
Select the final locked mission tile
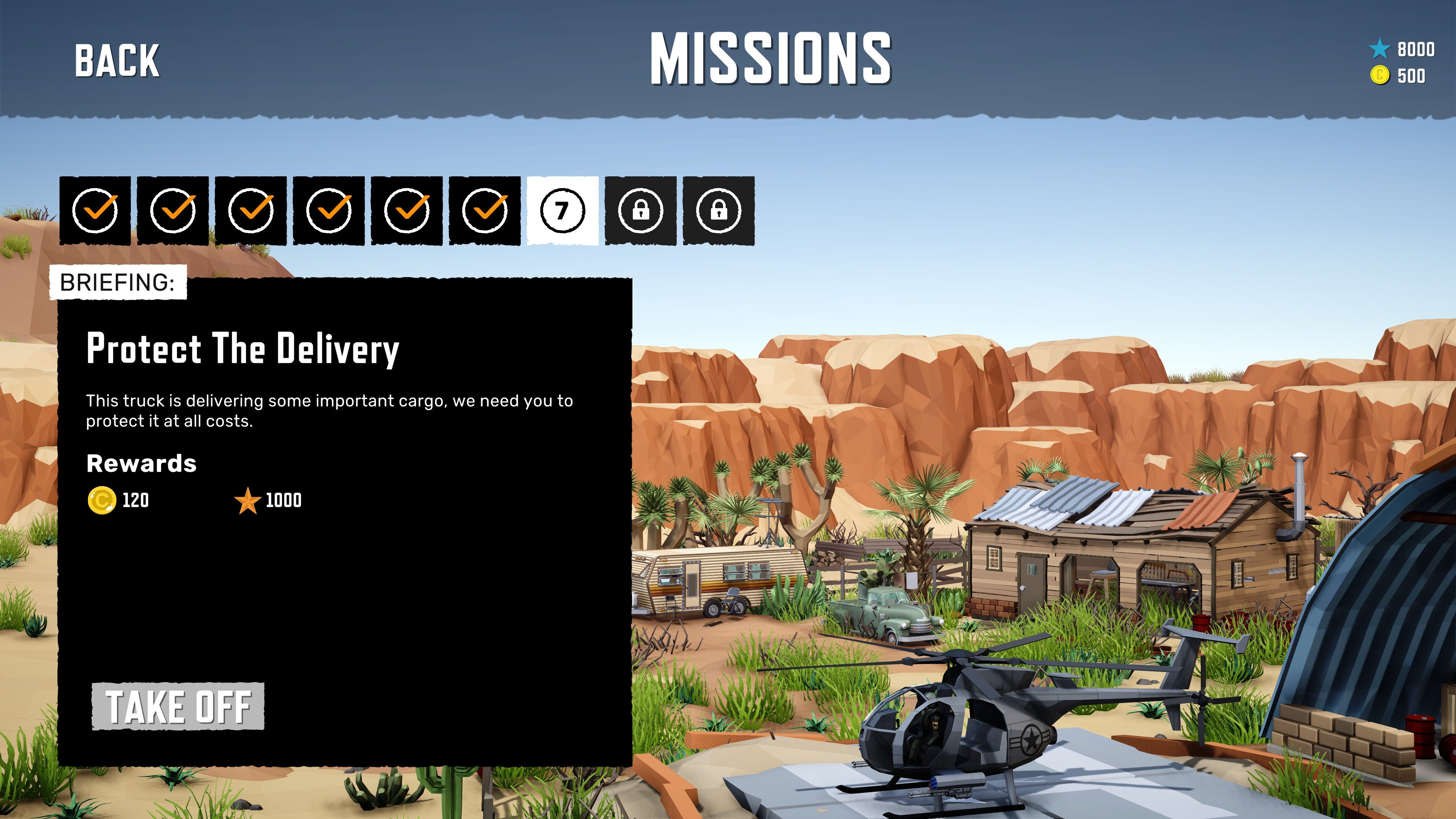point(719,210)
